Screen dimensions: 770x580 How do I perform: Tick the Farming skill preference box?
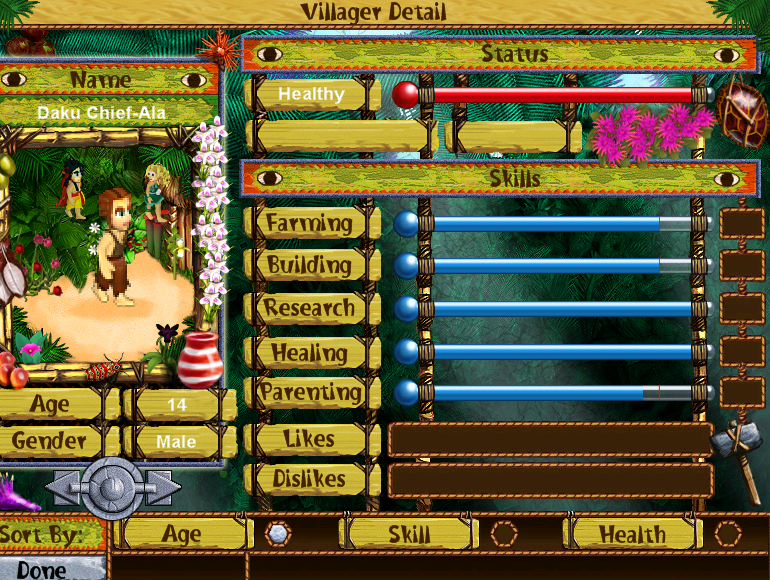coord(741,223)
